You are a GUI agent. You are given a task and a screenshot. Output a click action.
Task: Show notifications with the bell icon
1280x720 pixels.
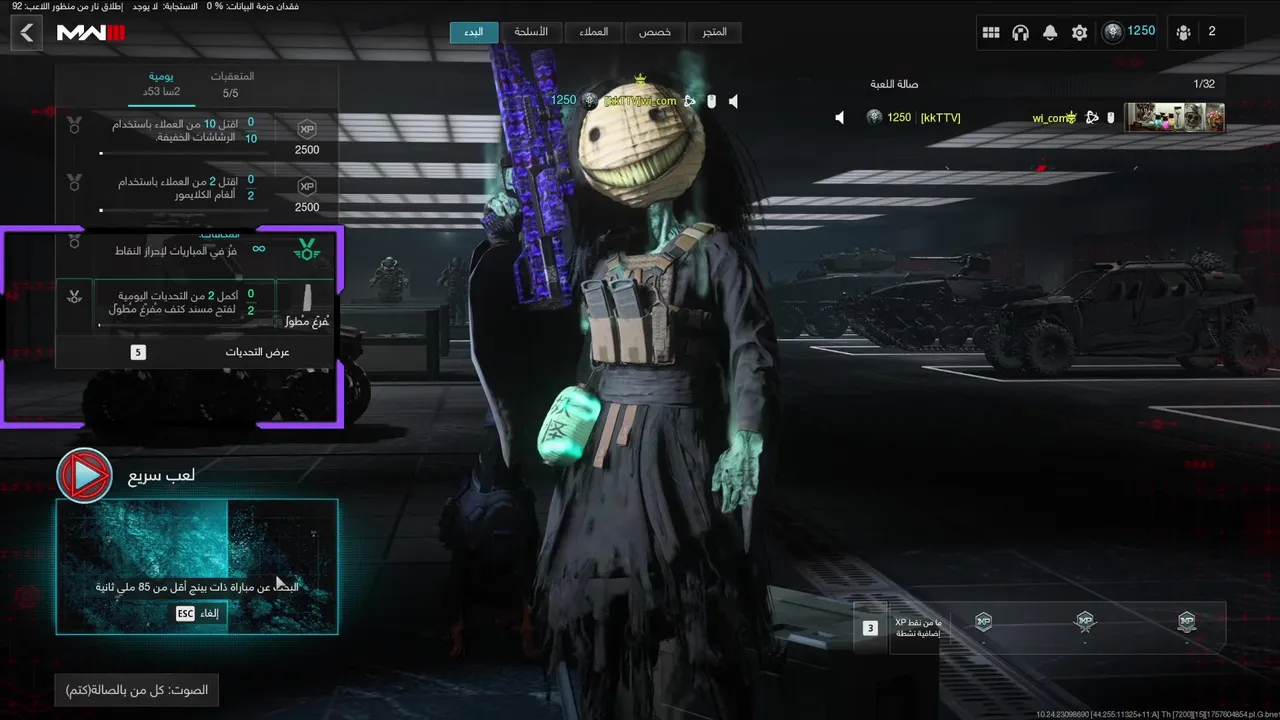click(1050, 33)
